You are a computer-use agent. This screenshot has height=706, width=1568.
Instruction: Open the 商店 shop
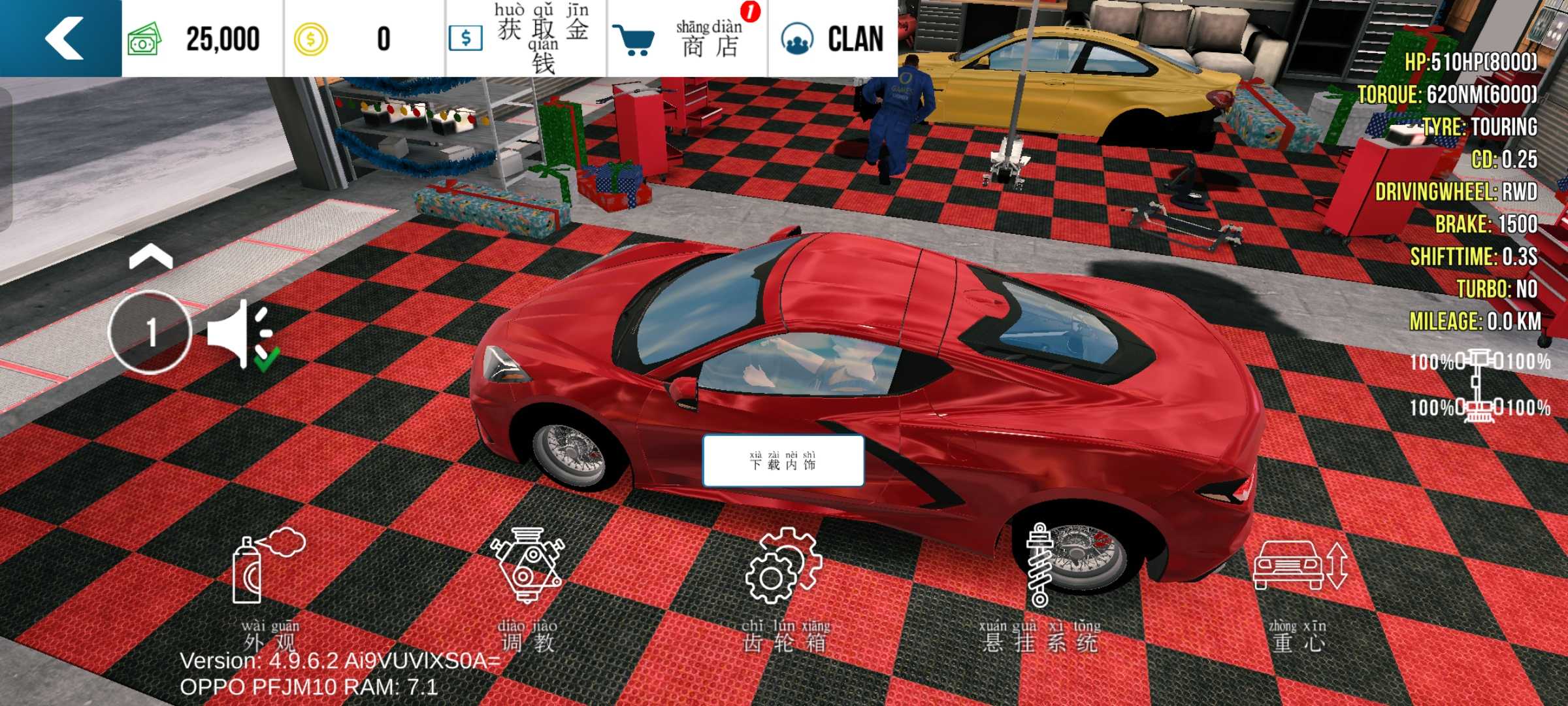tap(686, 38)
